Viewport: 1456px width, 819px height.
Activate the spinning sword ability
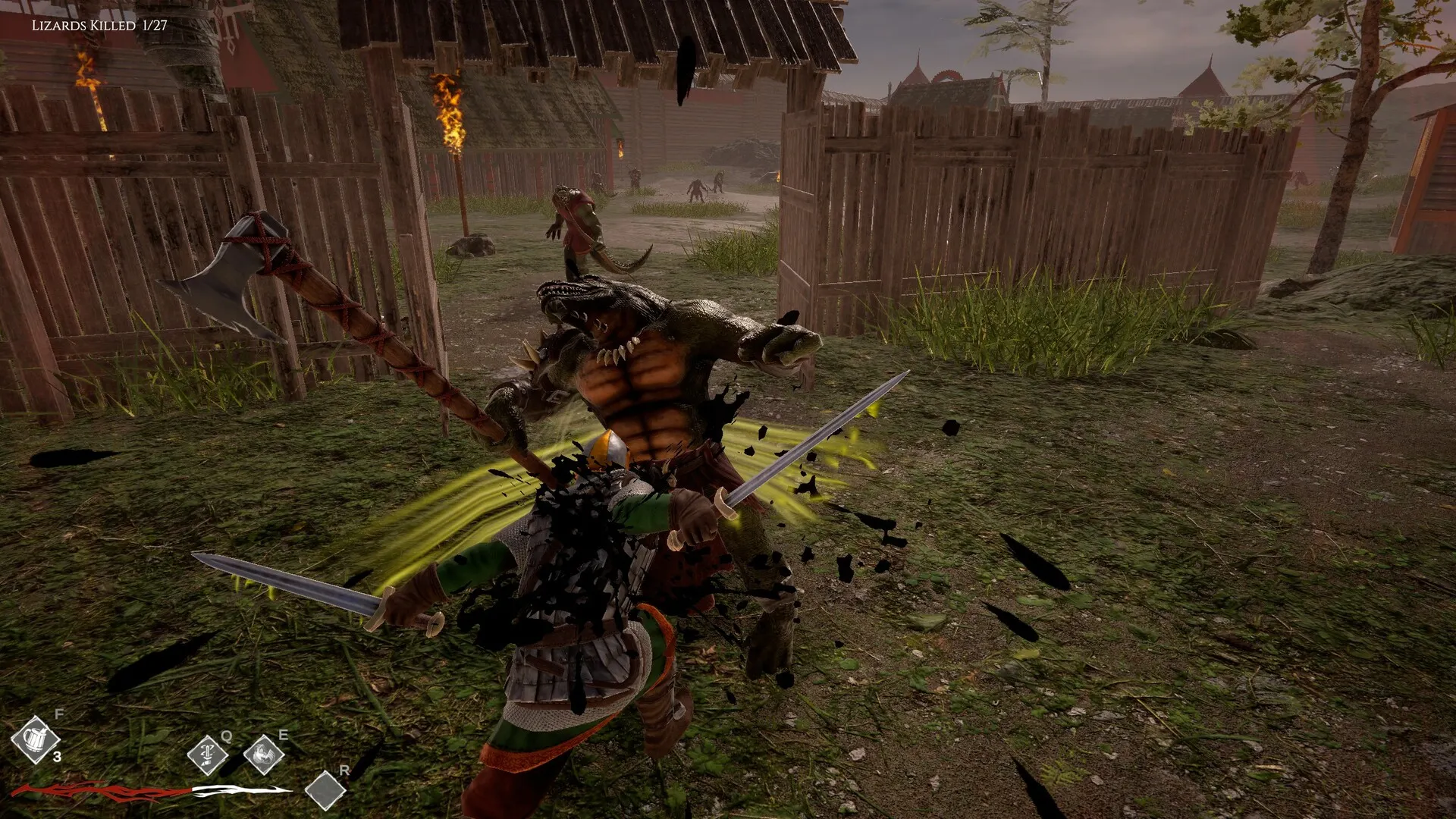[x=207, y=755]
